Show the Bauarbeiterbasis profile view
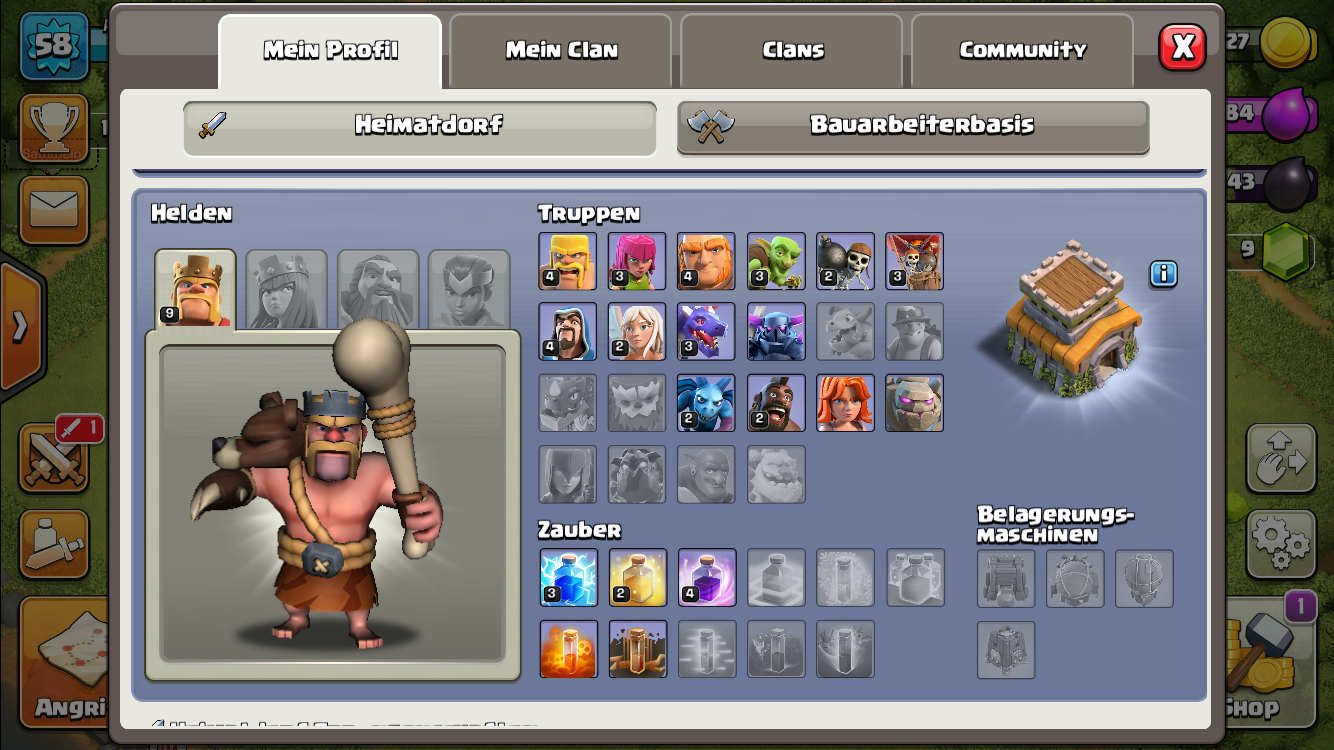 [913, 126]
